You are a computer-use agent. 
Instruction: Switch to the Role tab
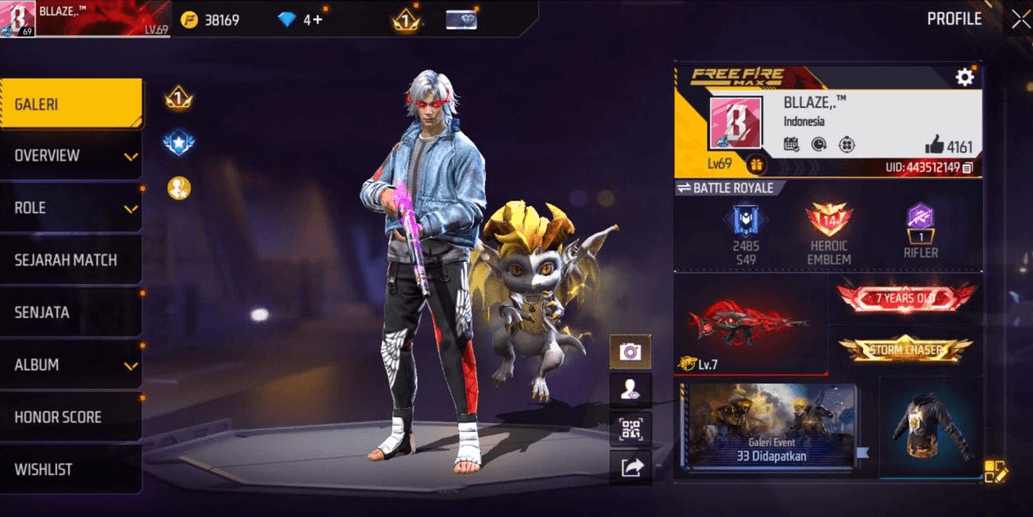(70, 208)
